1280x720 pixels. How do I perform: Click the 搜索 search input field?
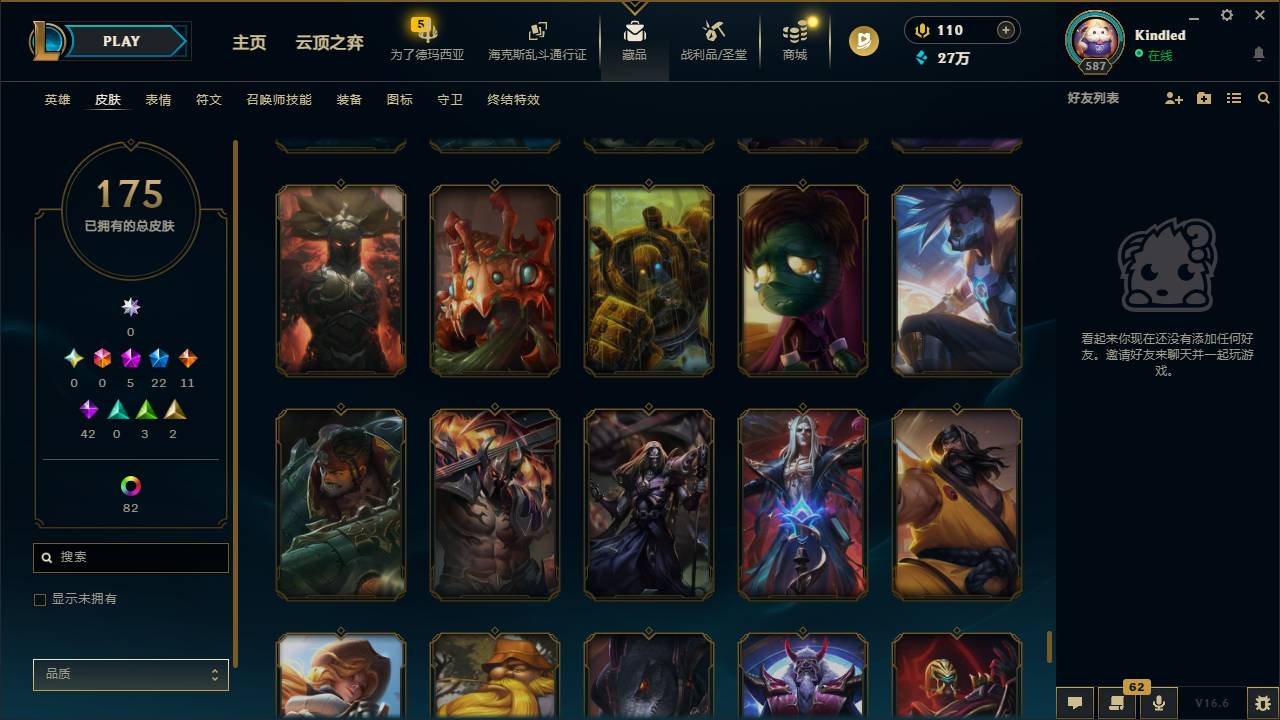(x=130, y=557)
